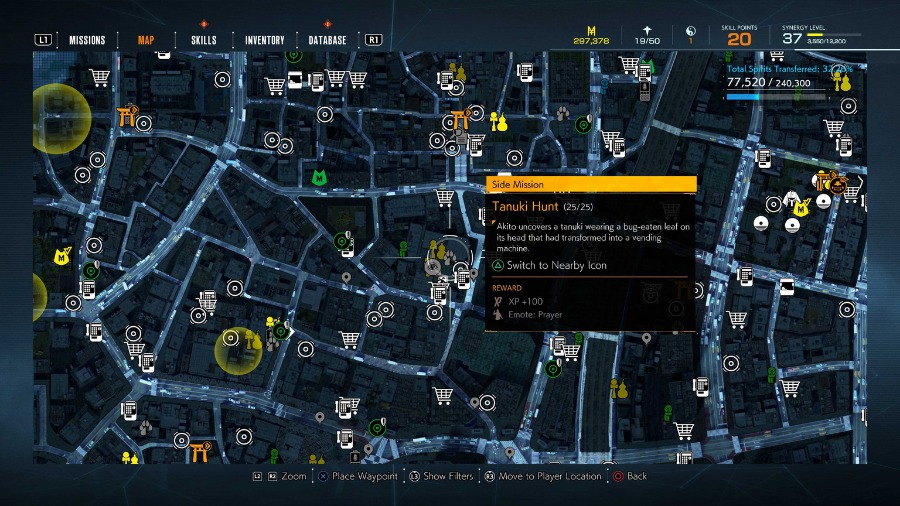Switch to the Skills tab
900x506 pixels.
pyautogui.click(x=204, y=40)
